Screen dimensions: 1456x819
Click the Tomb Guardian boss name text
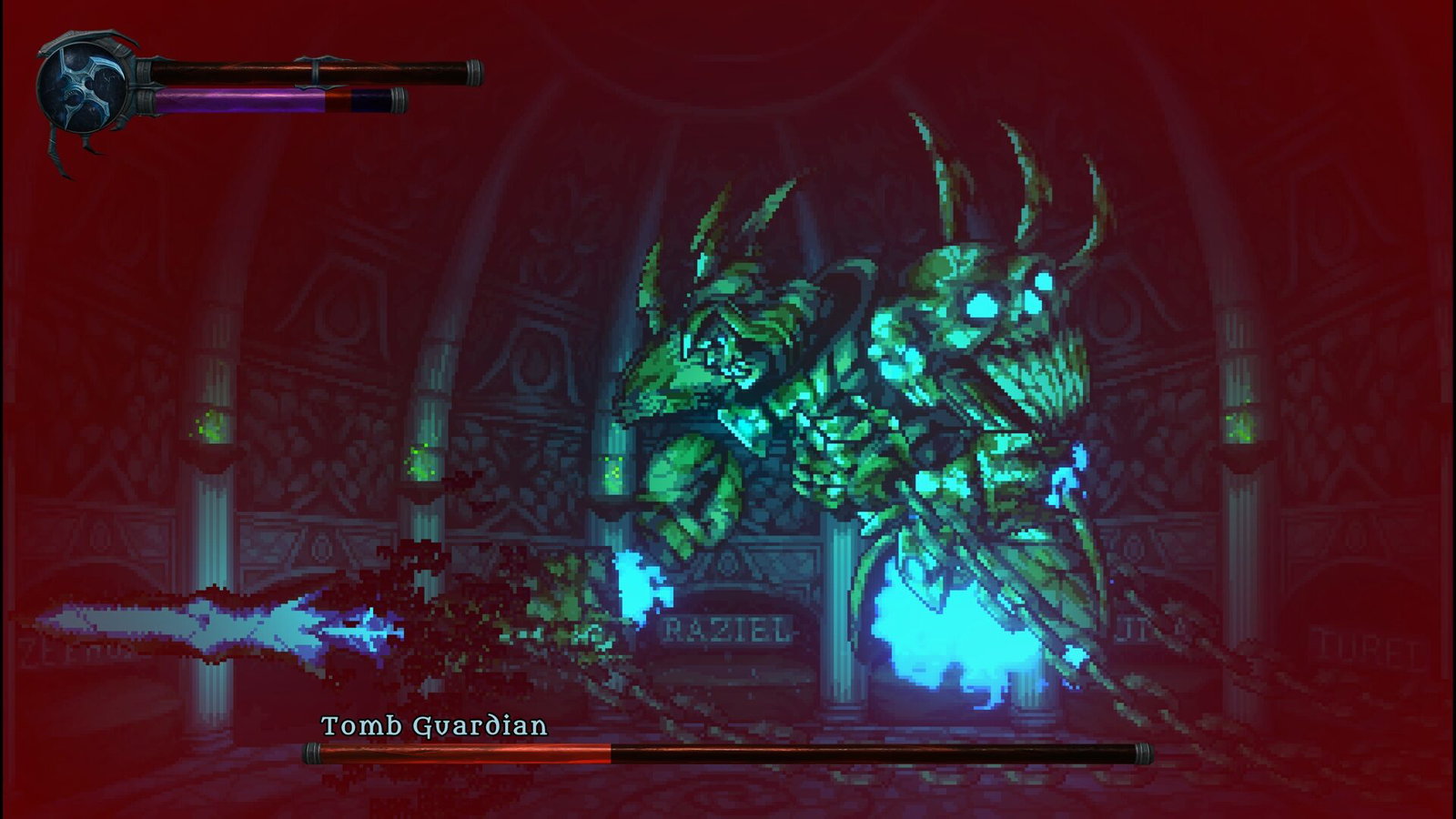click(x=435, y=726)
